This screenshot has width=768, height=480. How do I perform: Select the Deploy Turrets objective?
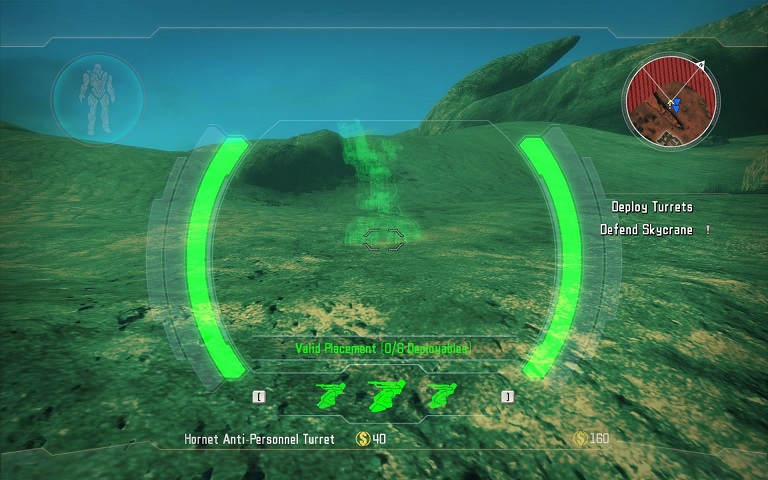[x=652, y=207]
